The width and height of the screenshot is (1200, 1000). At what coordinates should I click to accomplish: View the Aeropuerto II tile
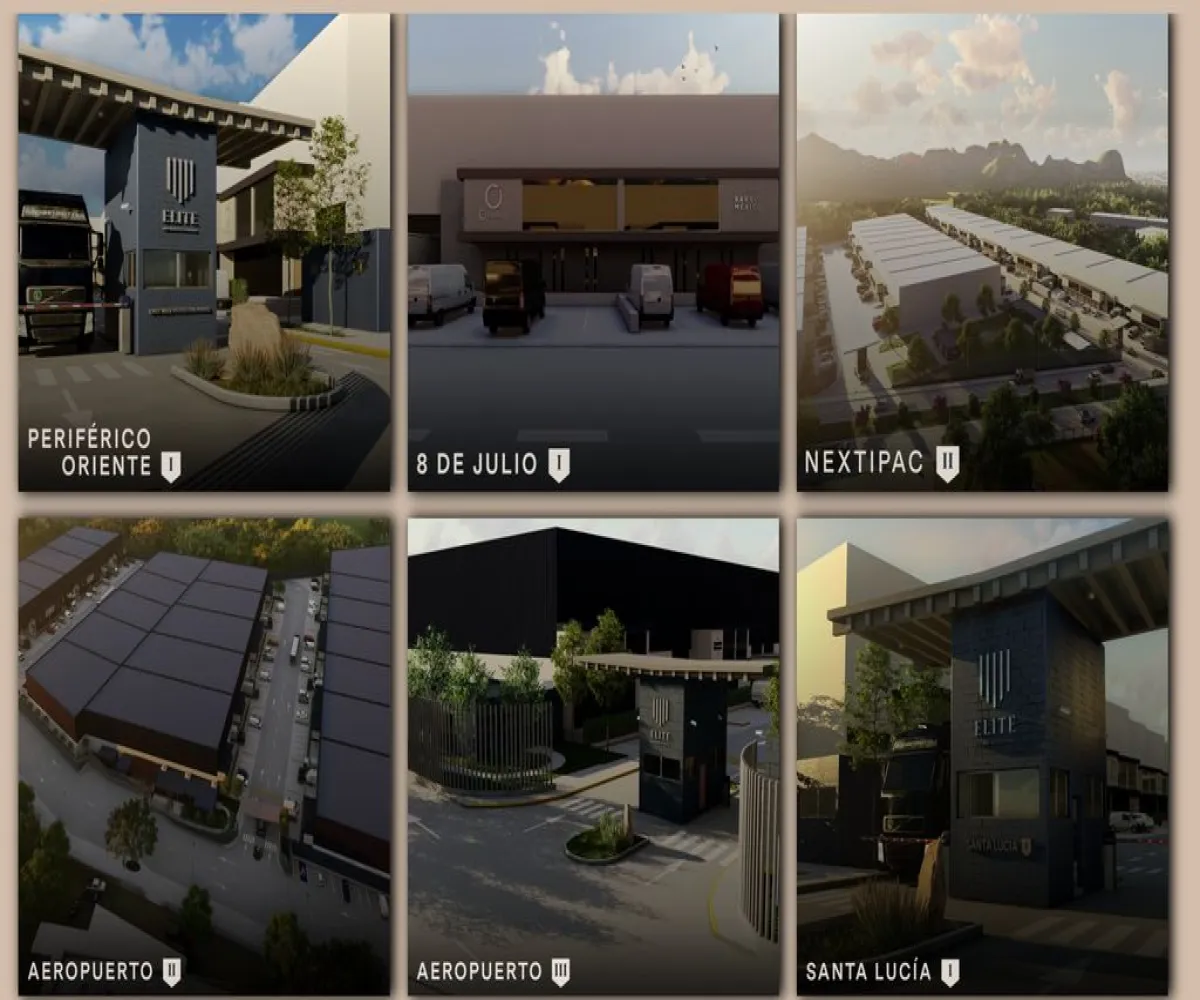tap(204, 755)
